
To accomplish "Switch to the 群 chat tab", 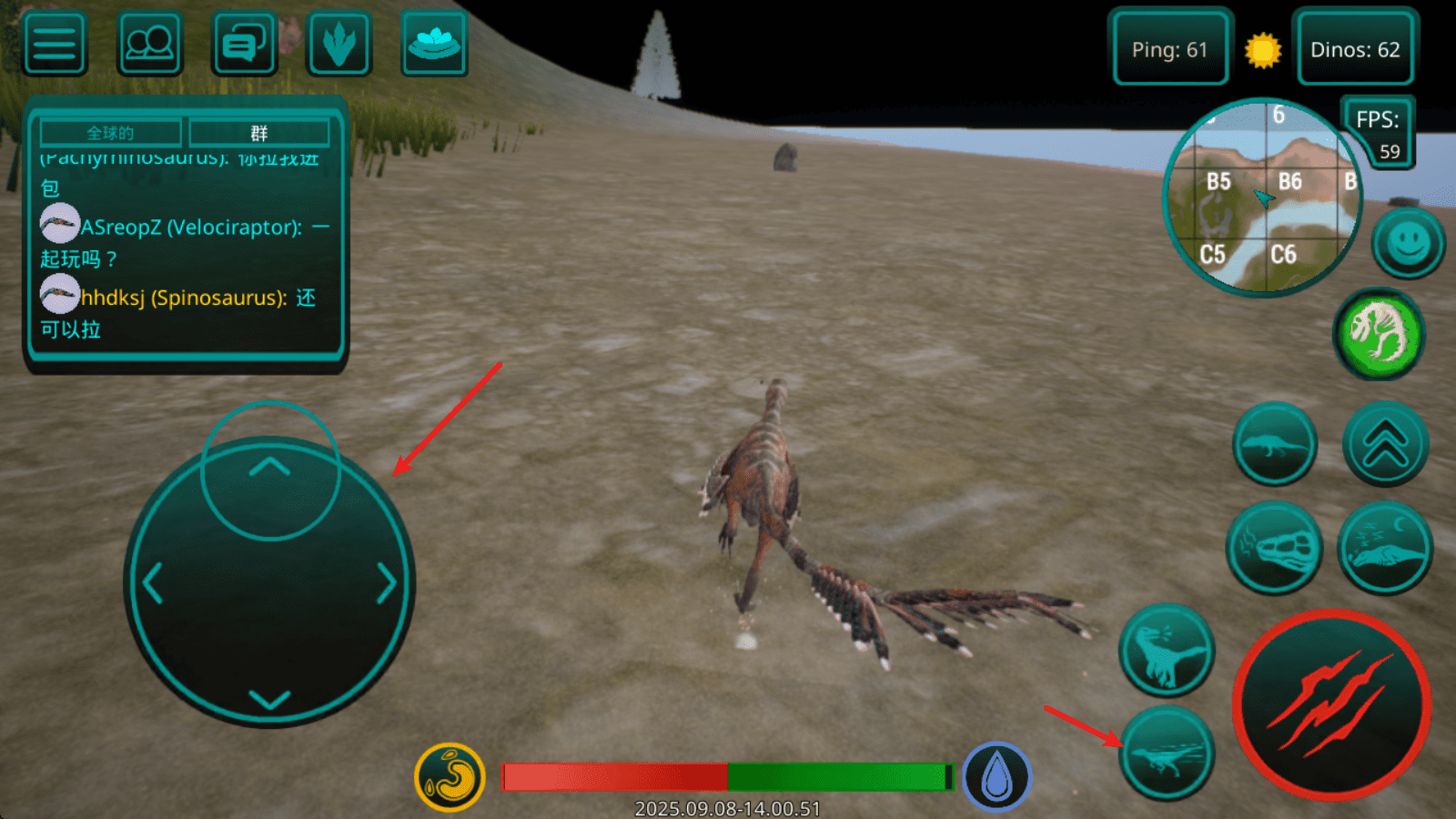I will (259, 133).
